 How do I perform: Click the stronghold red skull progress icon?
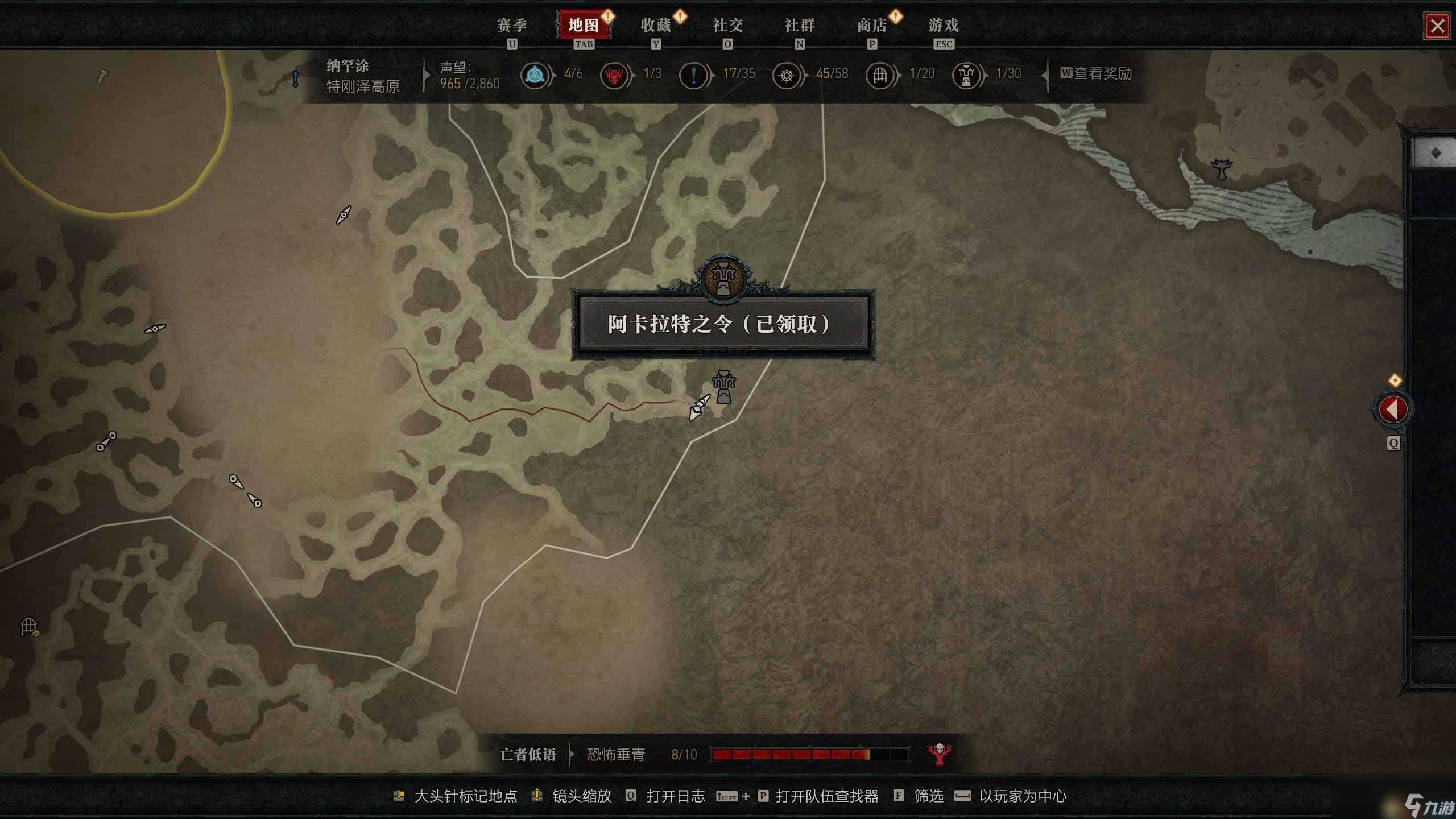point(614,75)
